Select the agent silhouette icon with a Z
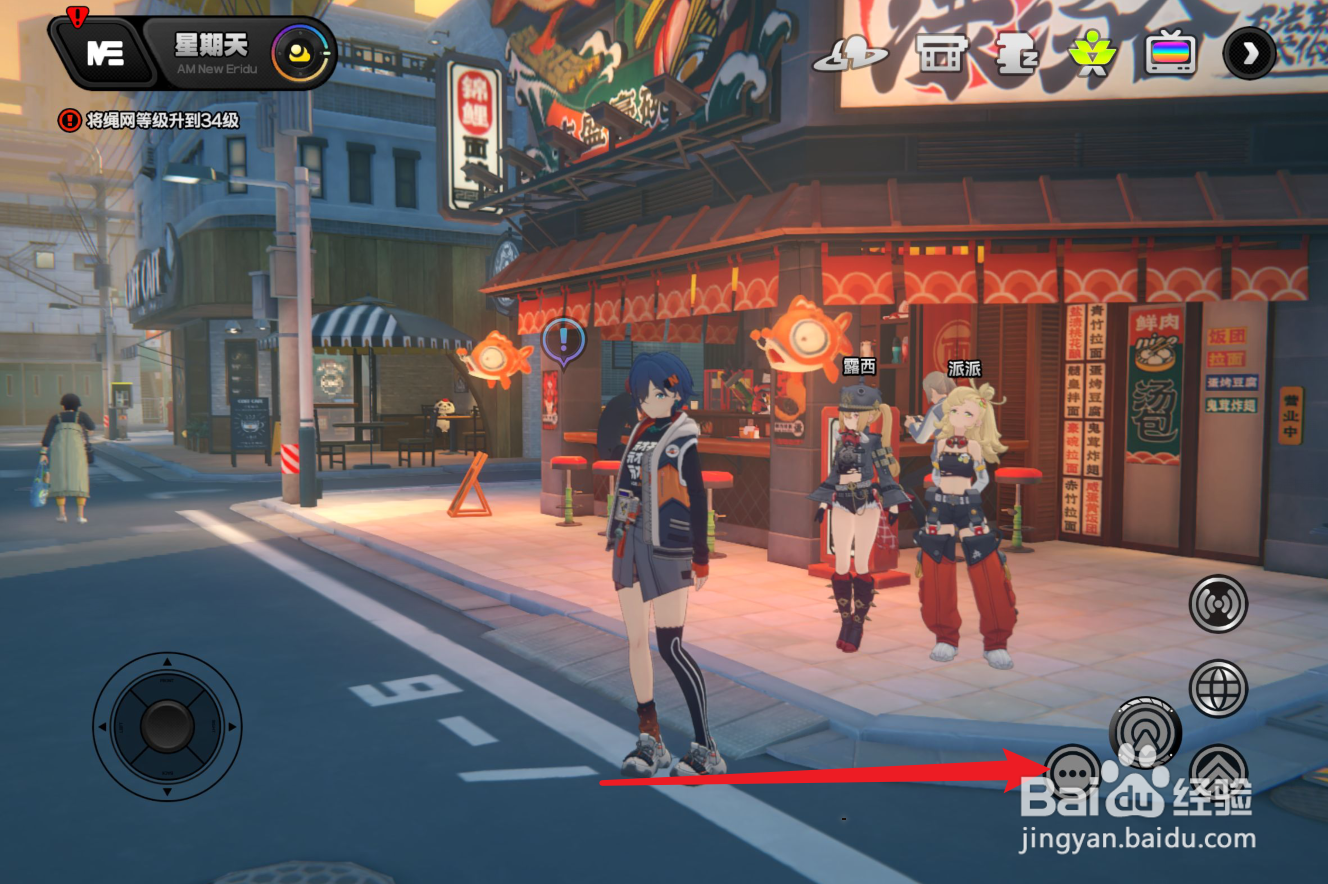Image resolution: width=1328 pixels, height=884 pixels. [1018, 54]
